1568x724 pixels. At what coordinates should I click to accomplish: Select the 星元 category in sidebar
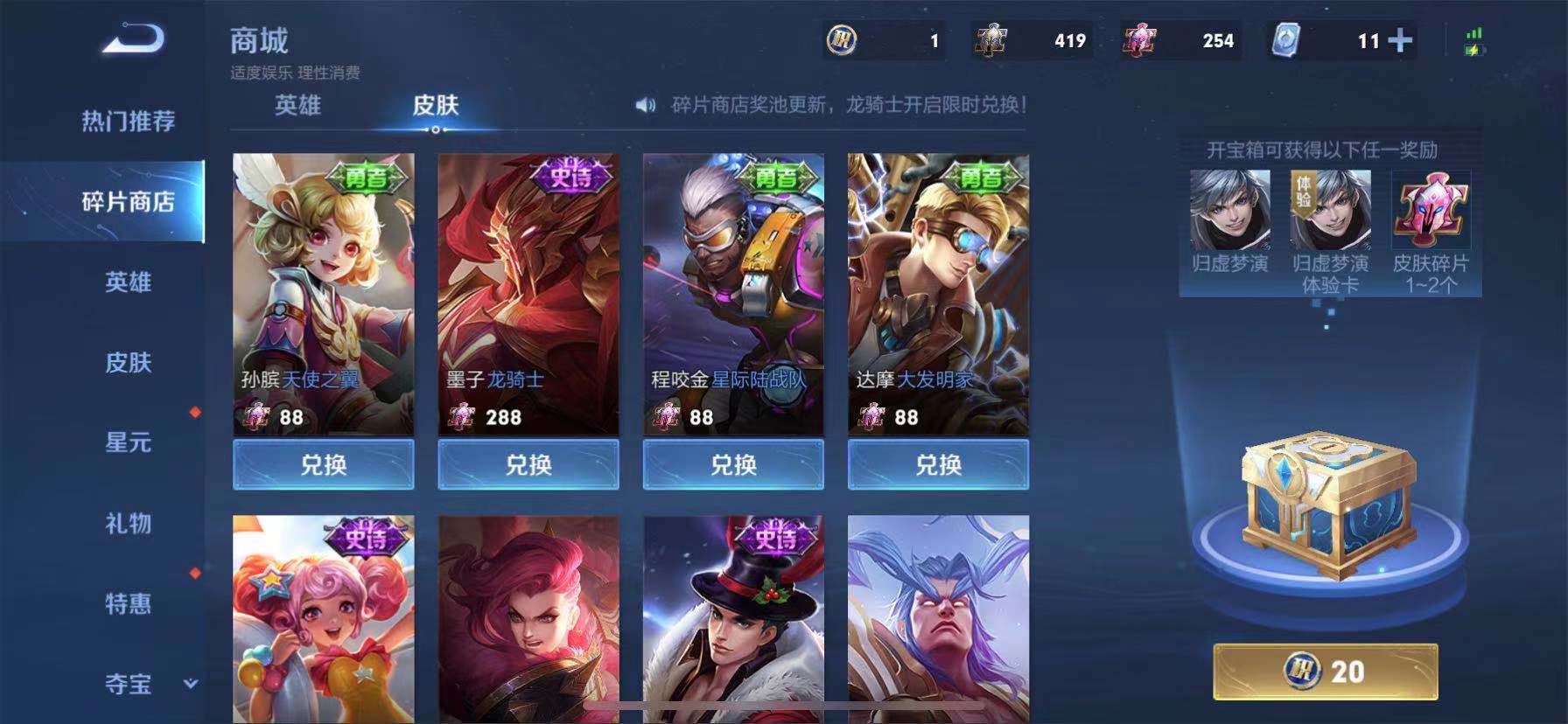click(129, 444)
